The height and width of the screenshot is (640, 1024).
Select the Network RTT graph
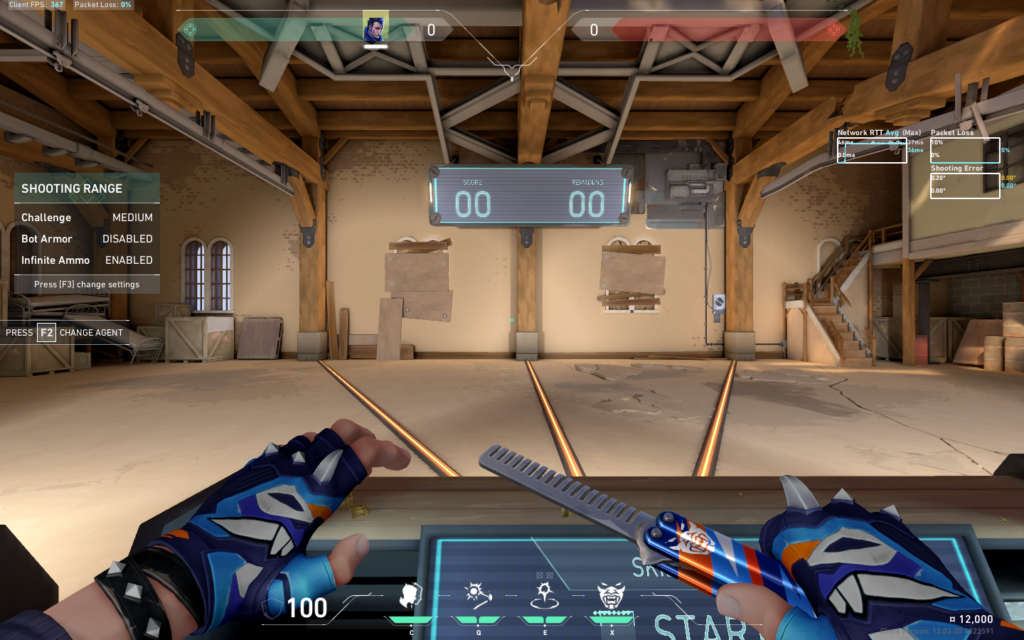pyautogui.click(x=872, y=150)
